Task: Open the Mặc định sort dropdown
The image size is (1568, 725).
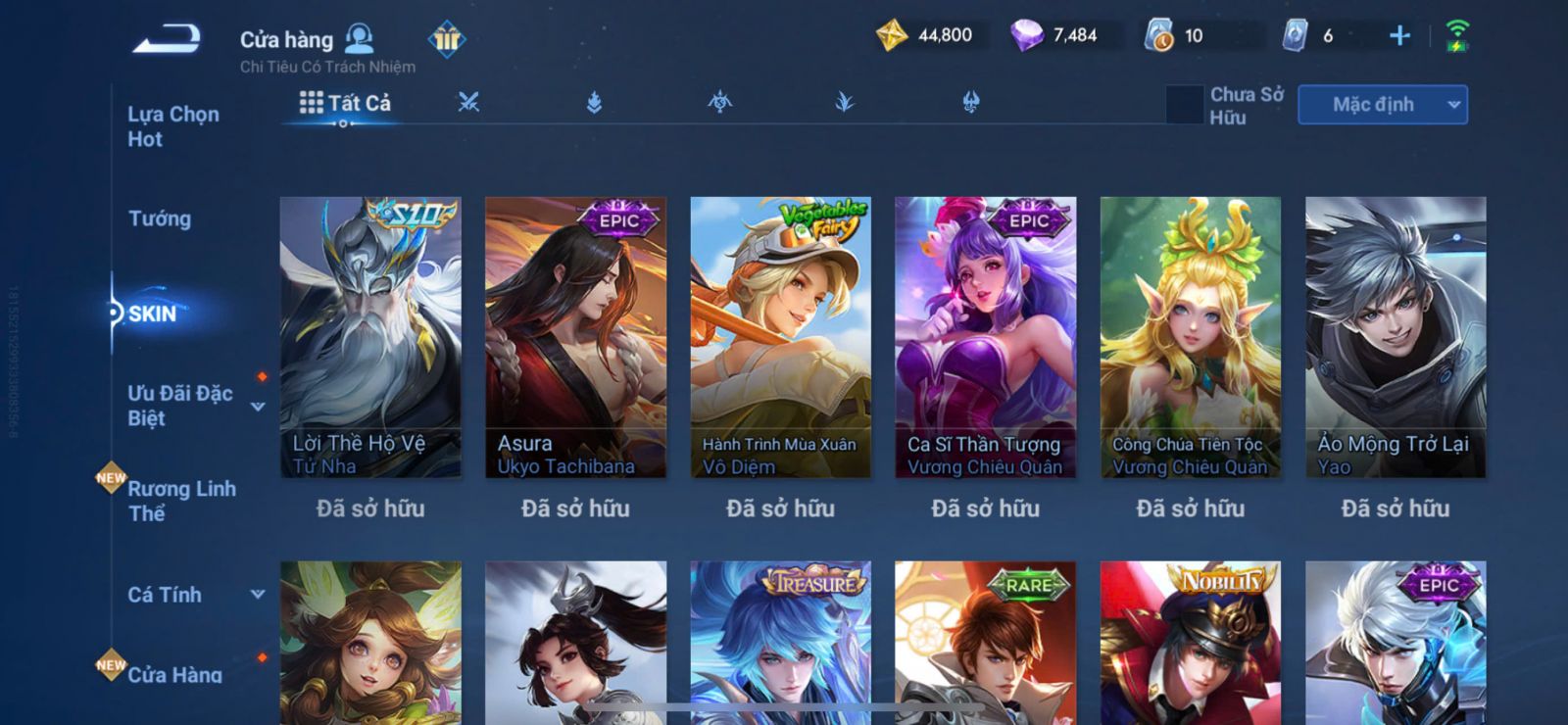Action: point(1382,105)
